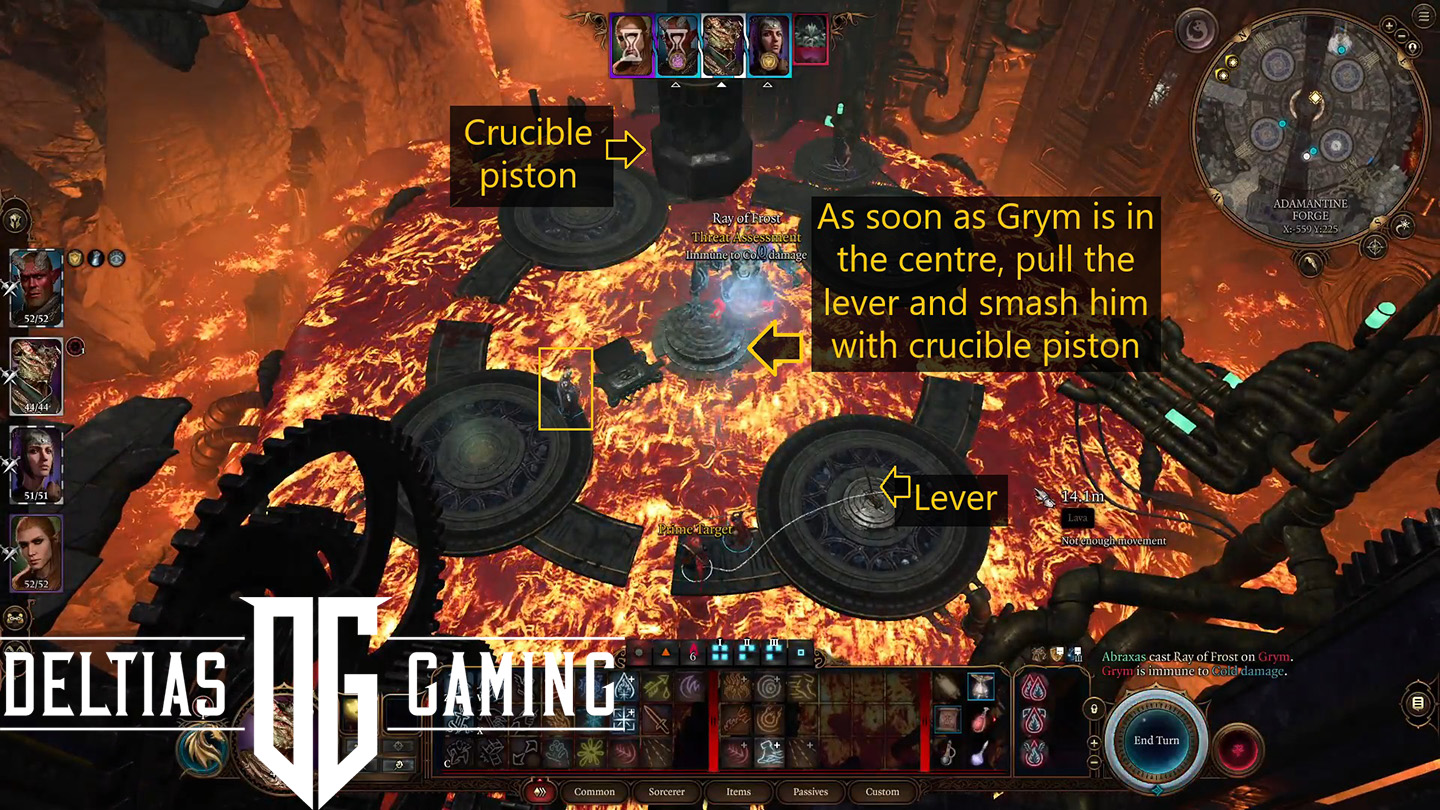
Task: Click the level III spell slot filter
Action: tap(772, 653)
